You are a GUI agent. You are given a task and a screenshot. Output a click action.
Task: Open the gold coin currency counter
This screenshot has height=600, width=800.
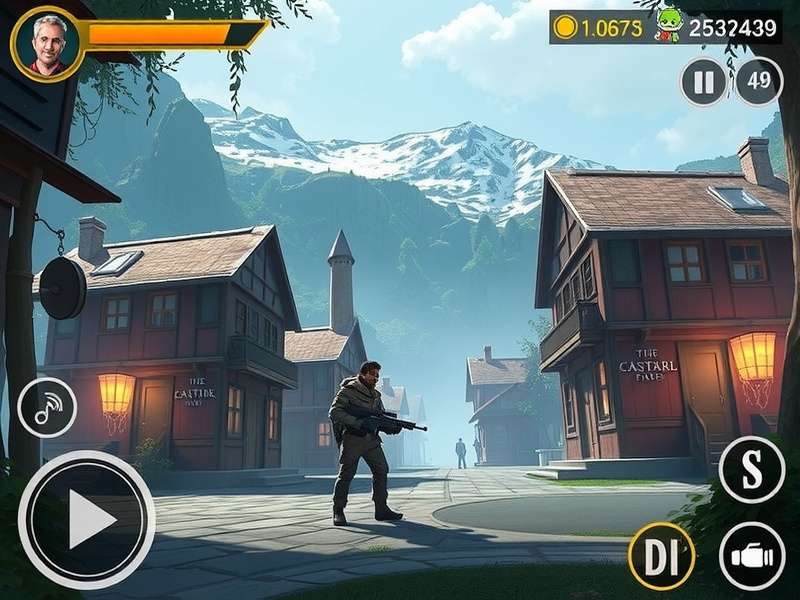point(598,27)
